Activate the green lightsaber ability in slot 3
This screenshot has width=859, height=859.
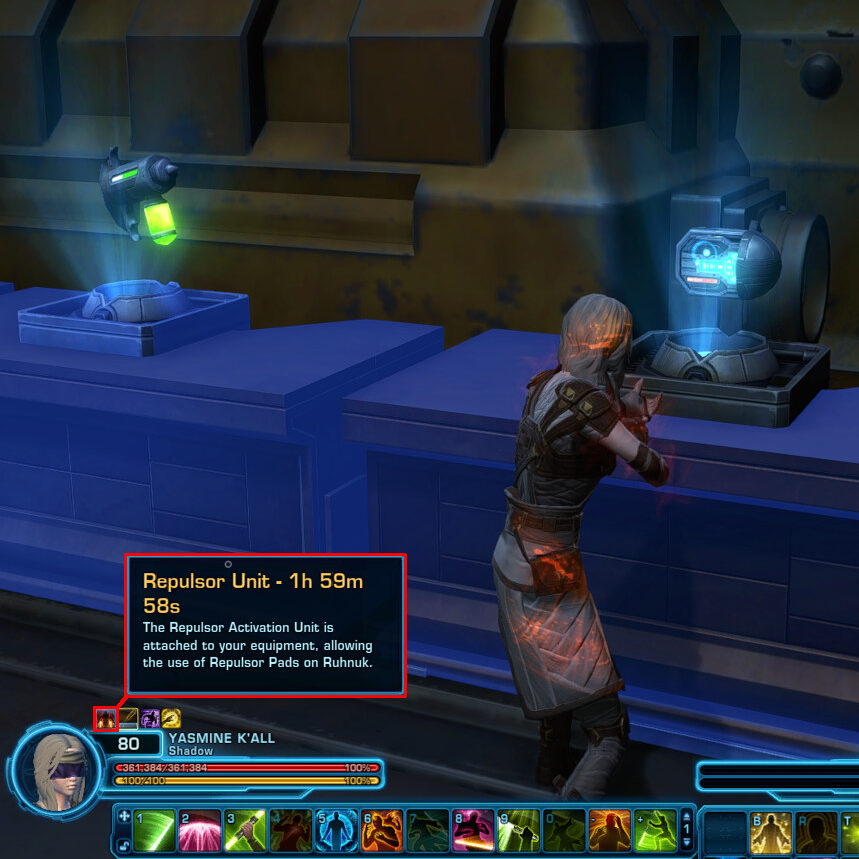click(x=245, y=830)
